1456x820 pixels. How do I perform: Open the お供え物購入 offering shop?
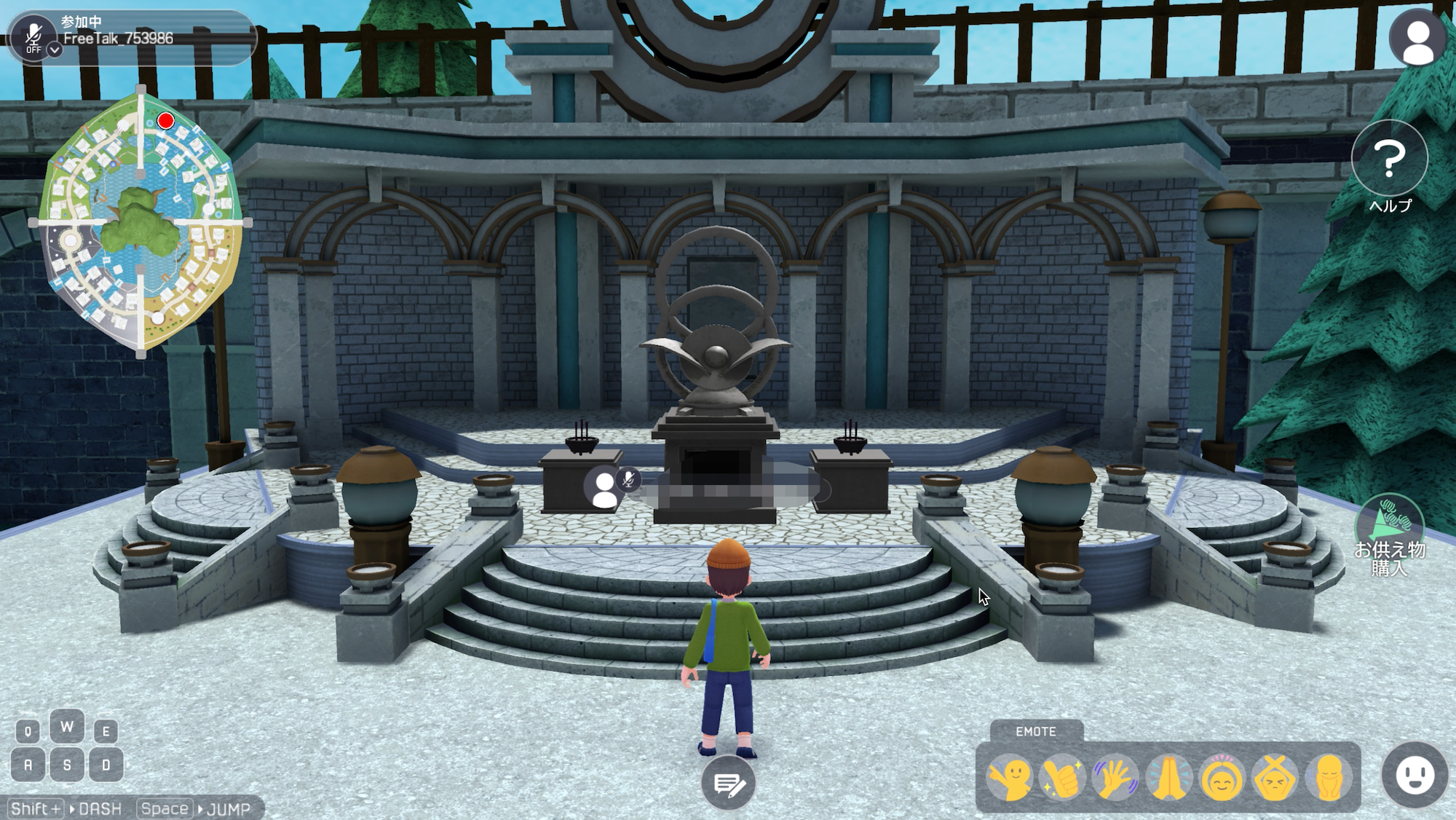click(x=1389, y=535)
